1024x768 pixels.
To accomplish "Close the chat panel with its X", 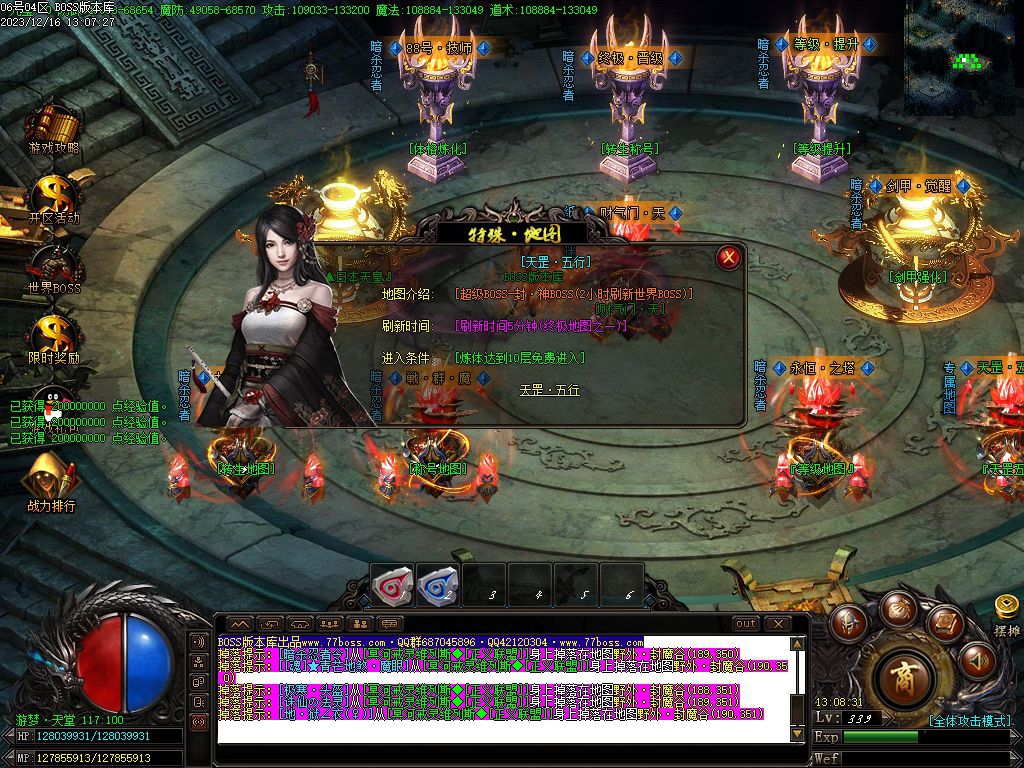I will point(777,624).
